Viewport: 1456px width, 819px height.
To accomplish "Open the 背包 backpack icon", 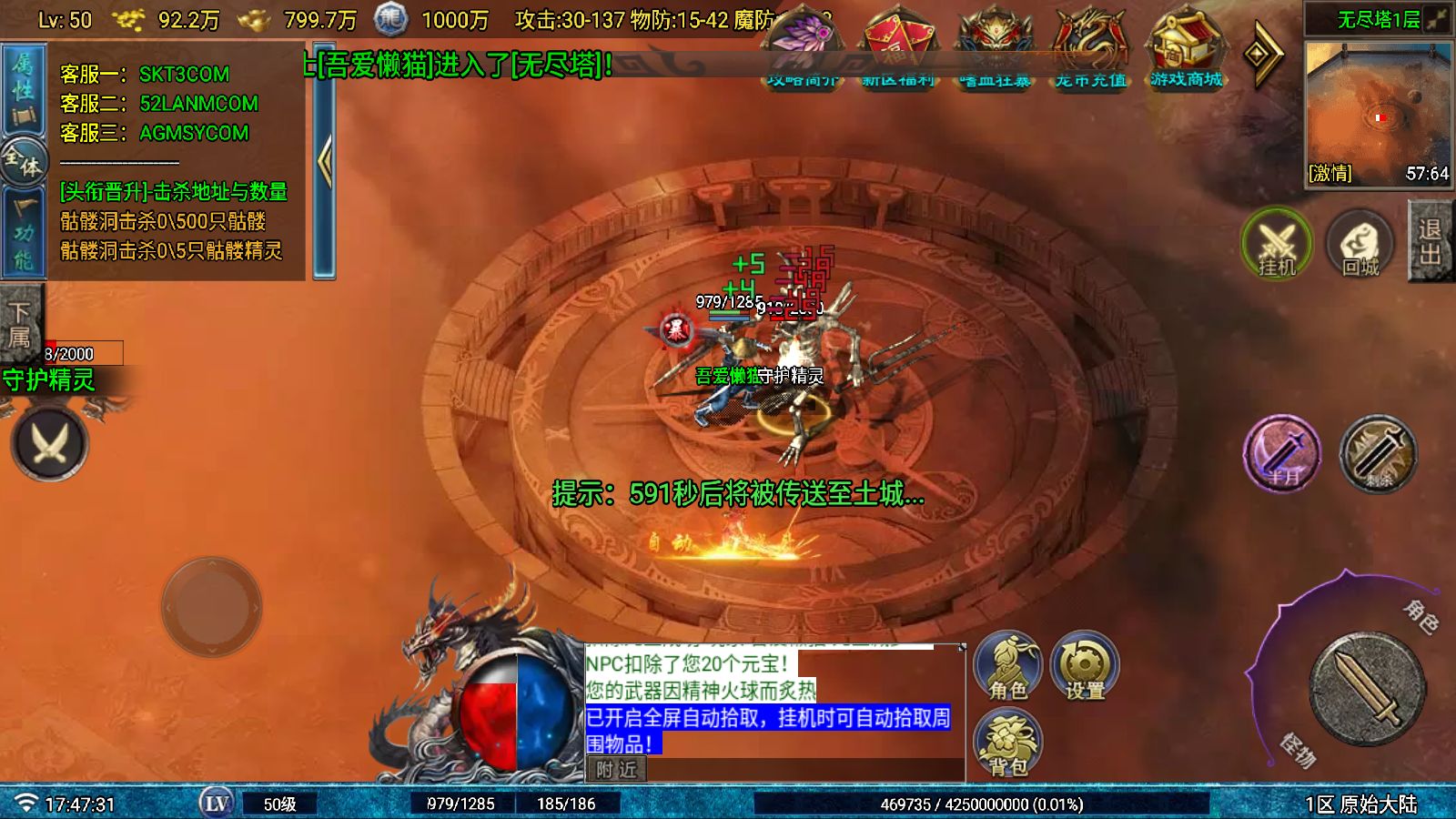I will tap(1006, 739).
